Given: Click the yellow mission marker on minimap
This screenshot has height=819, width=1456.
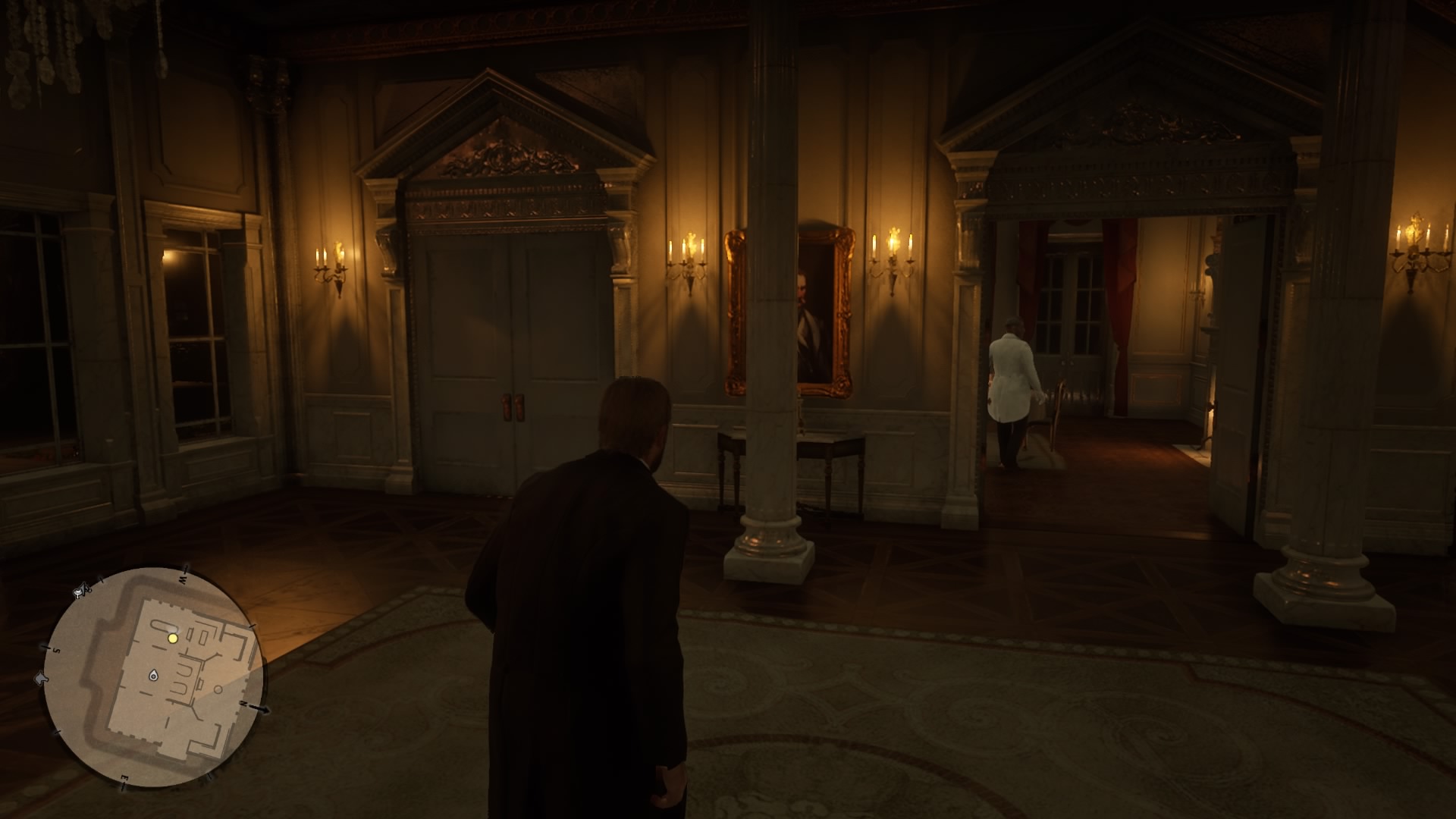Looking at the screenshot, I should tap(172, 639).
